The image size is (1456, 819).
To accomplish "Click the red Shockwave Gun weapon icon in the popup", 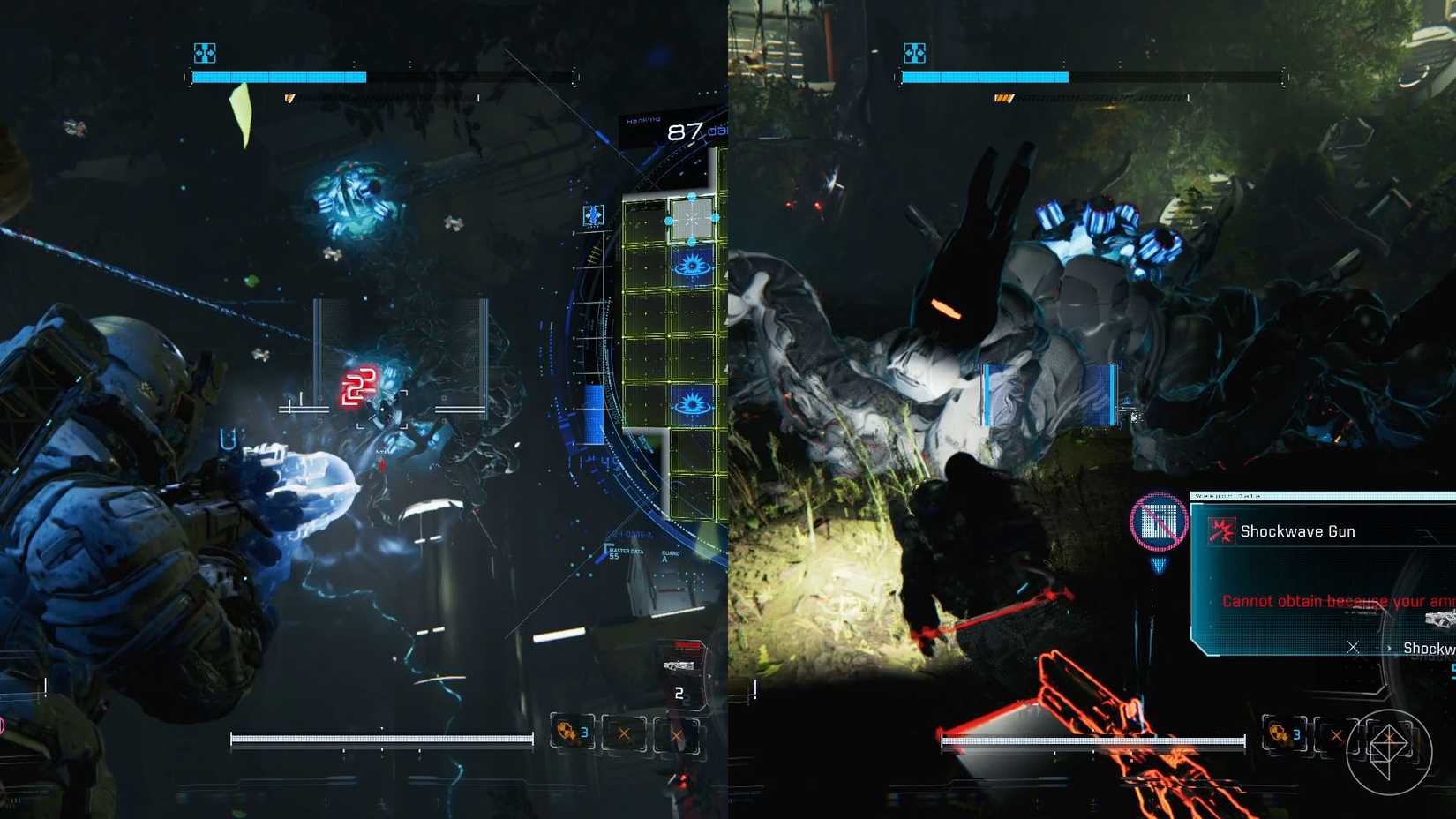I will [1222, 530].
